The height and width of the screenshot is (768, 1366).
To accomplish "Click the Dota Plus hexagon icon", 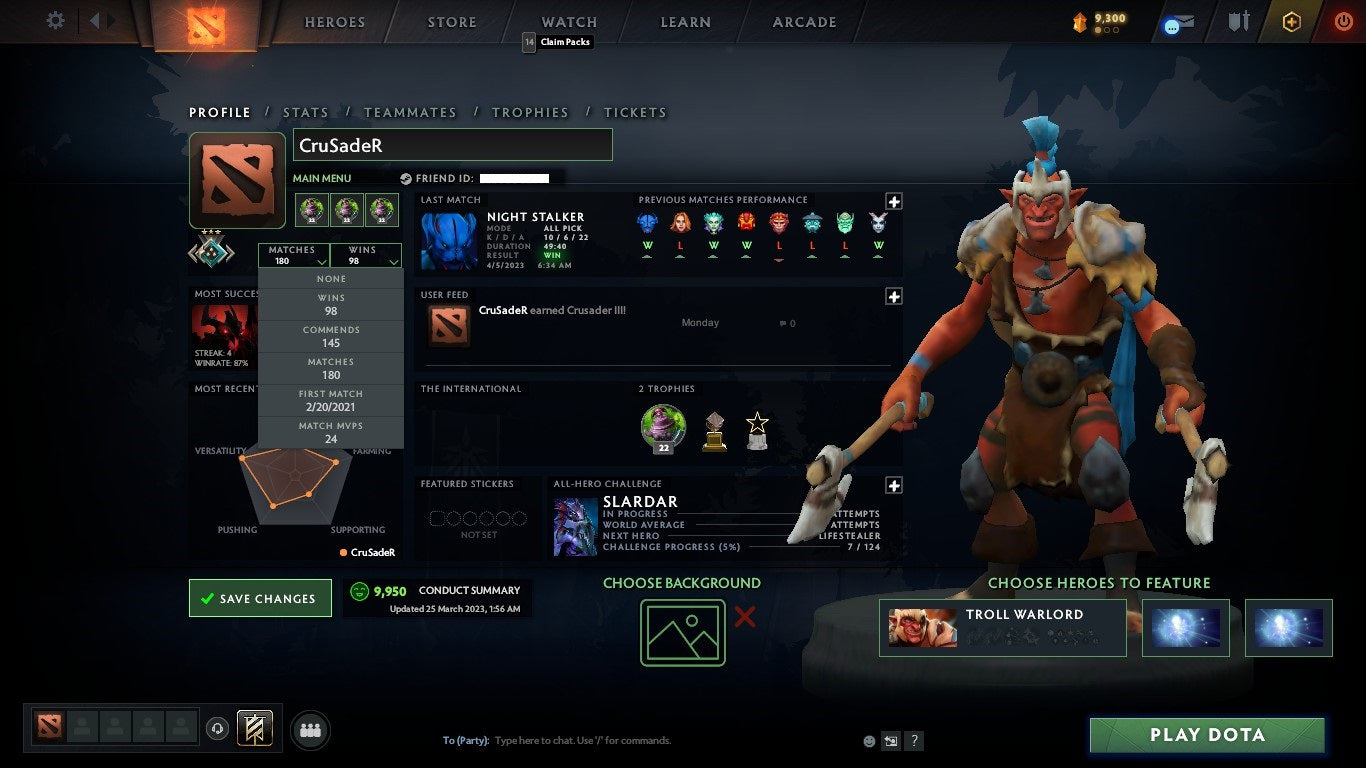I will pos(1291,21).
